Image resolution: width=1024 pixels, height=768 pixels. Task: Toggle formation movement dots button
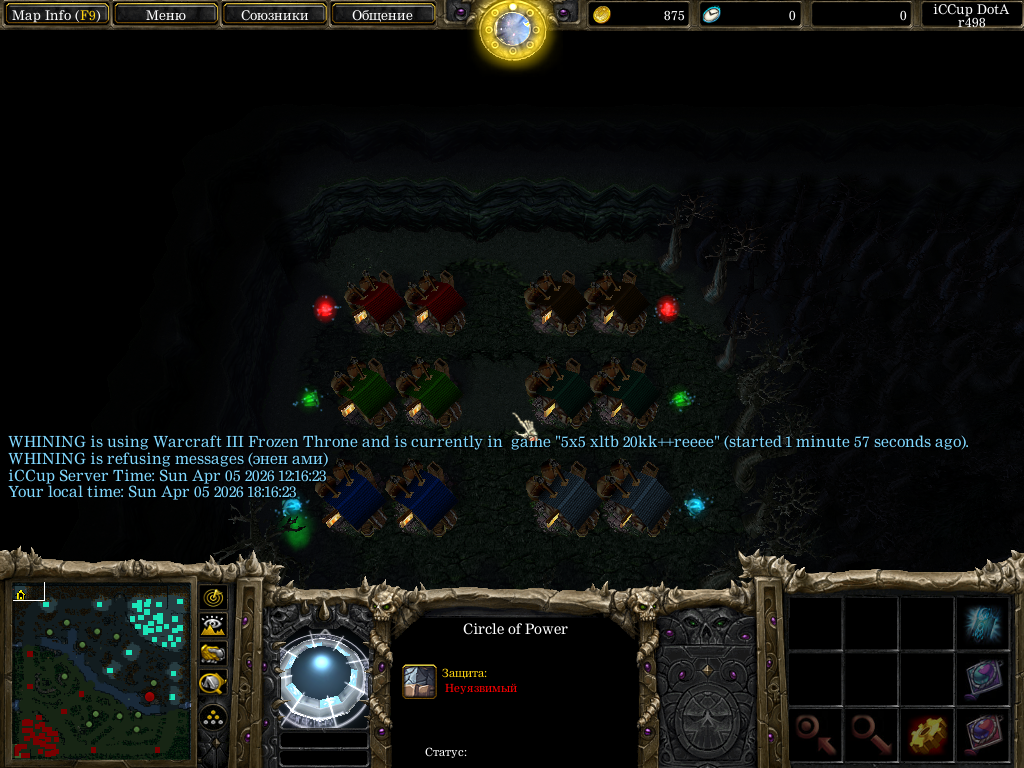213,717
